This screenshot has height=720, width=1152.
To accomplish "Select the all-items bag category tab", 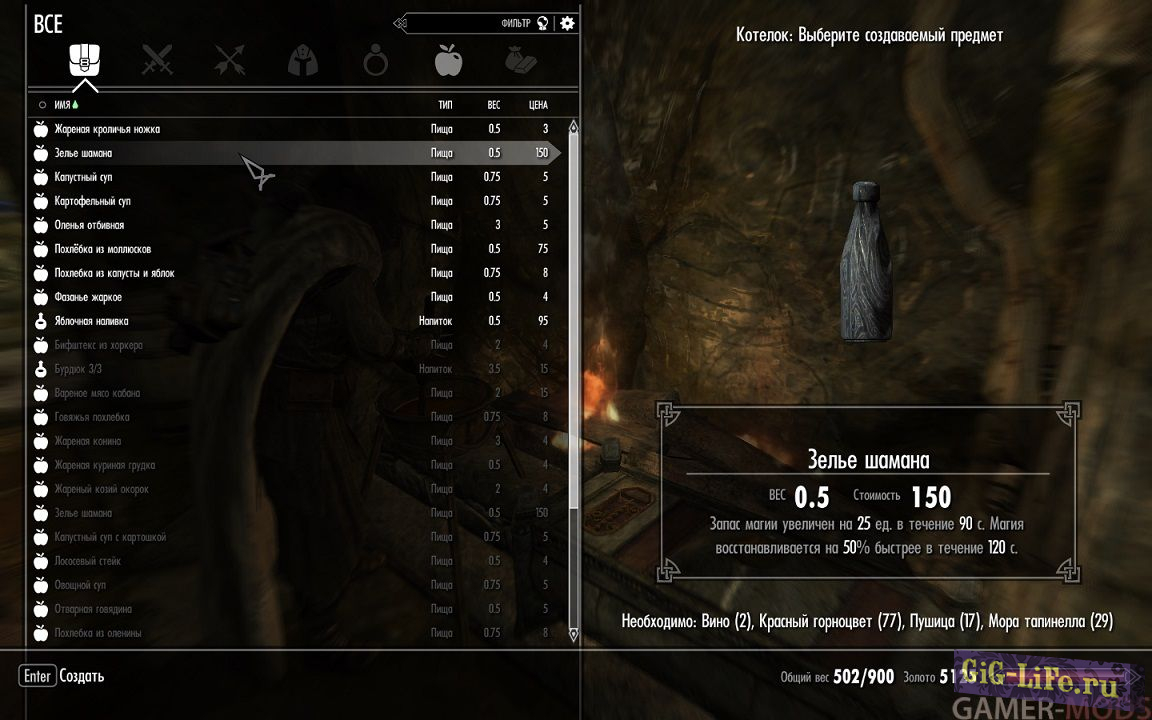I will click(84, 61).
